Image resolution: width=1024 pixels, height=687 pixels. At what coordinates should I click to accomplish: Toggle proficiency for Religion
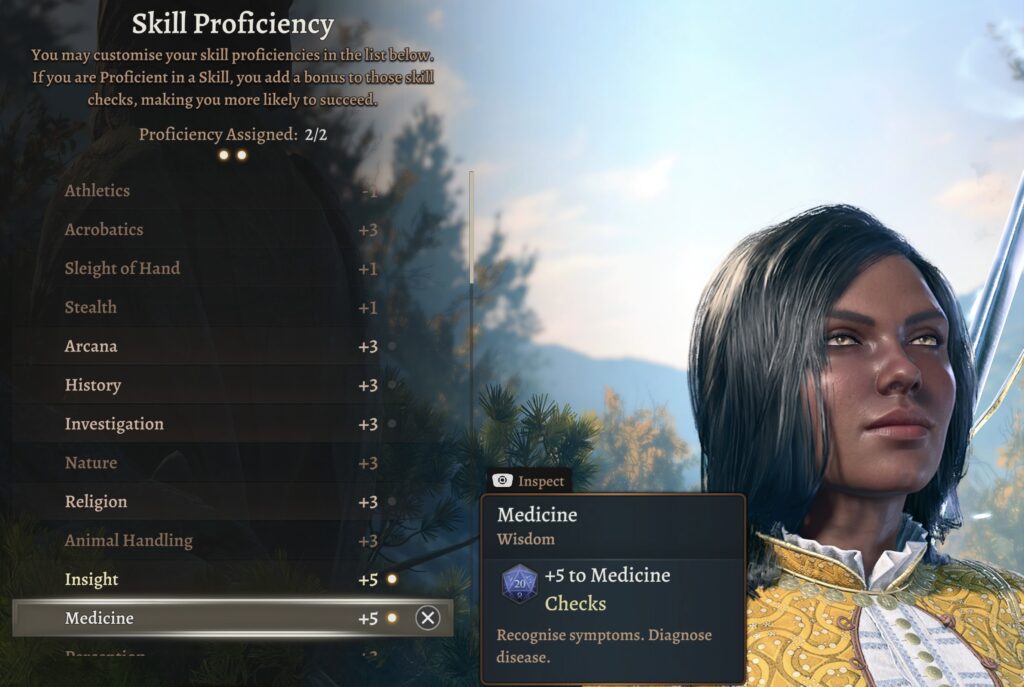tap(391, 502)
